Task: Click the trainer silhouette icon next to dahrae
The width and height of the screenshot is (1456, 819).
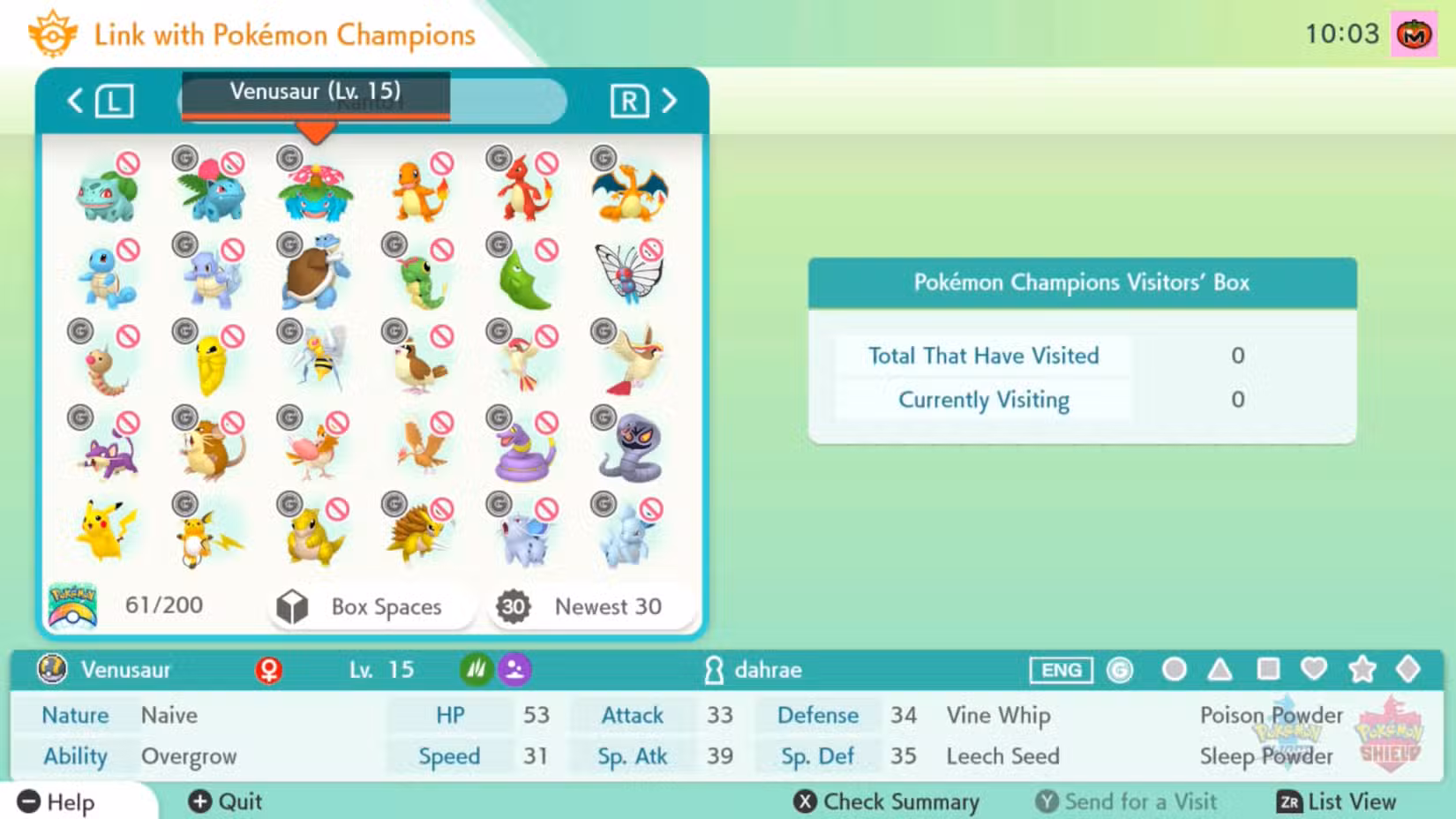Action: coord(717,670)
